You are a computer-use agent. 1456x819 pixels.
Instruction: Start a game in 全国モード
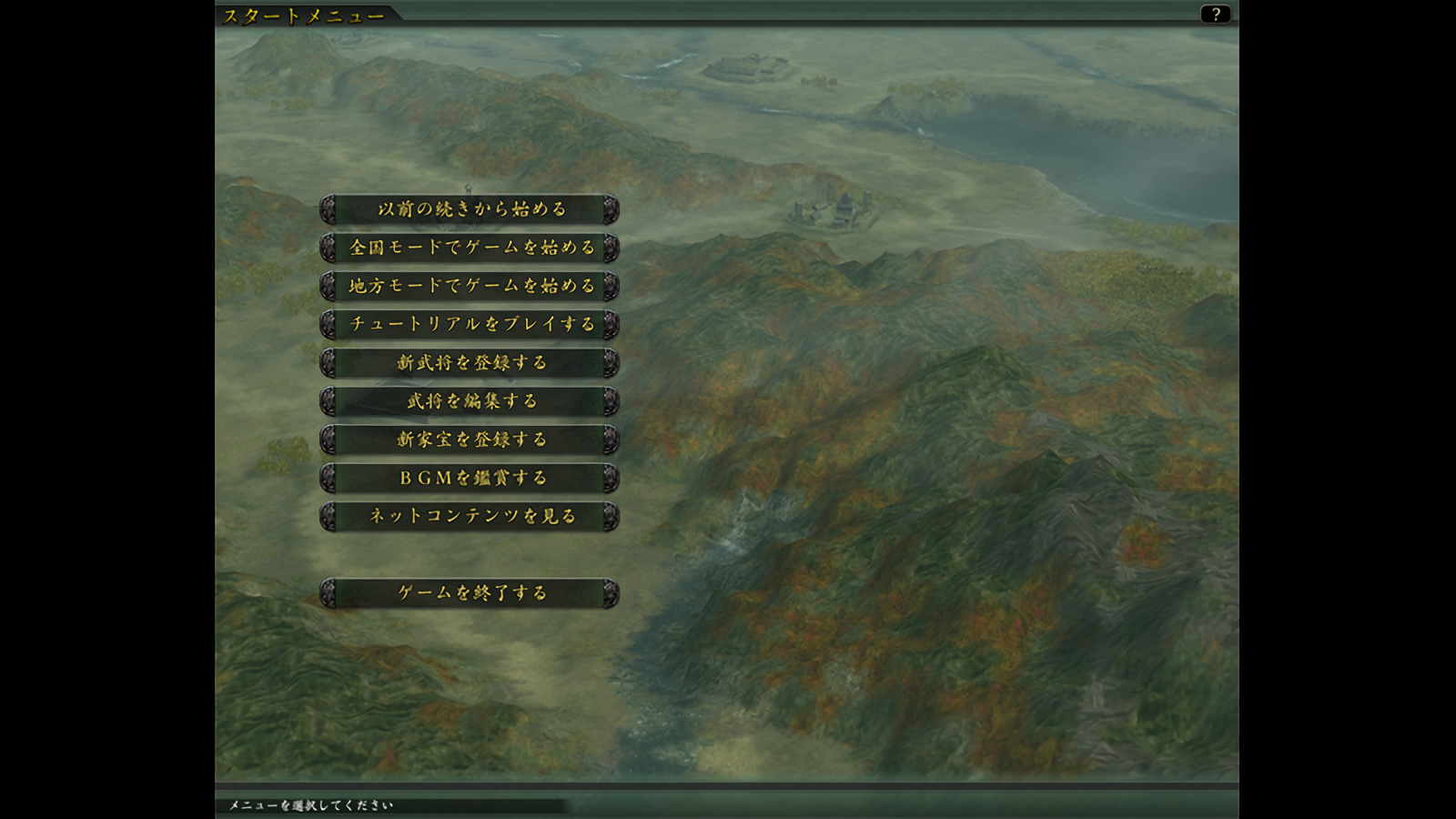(x=470, y=248)
